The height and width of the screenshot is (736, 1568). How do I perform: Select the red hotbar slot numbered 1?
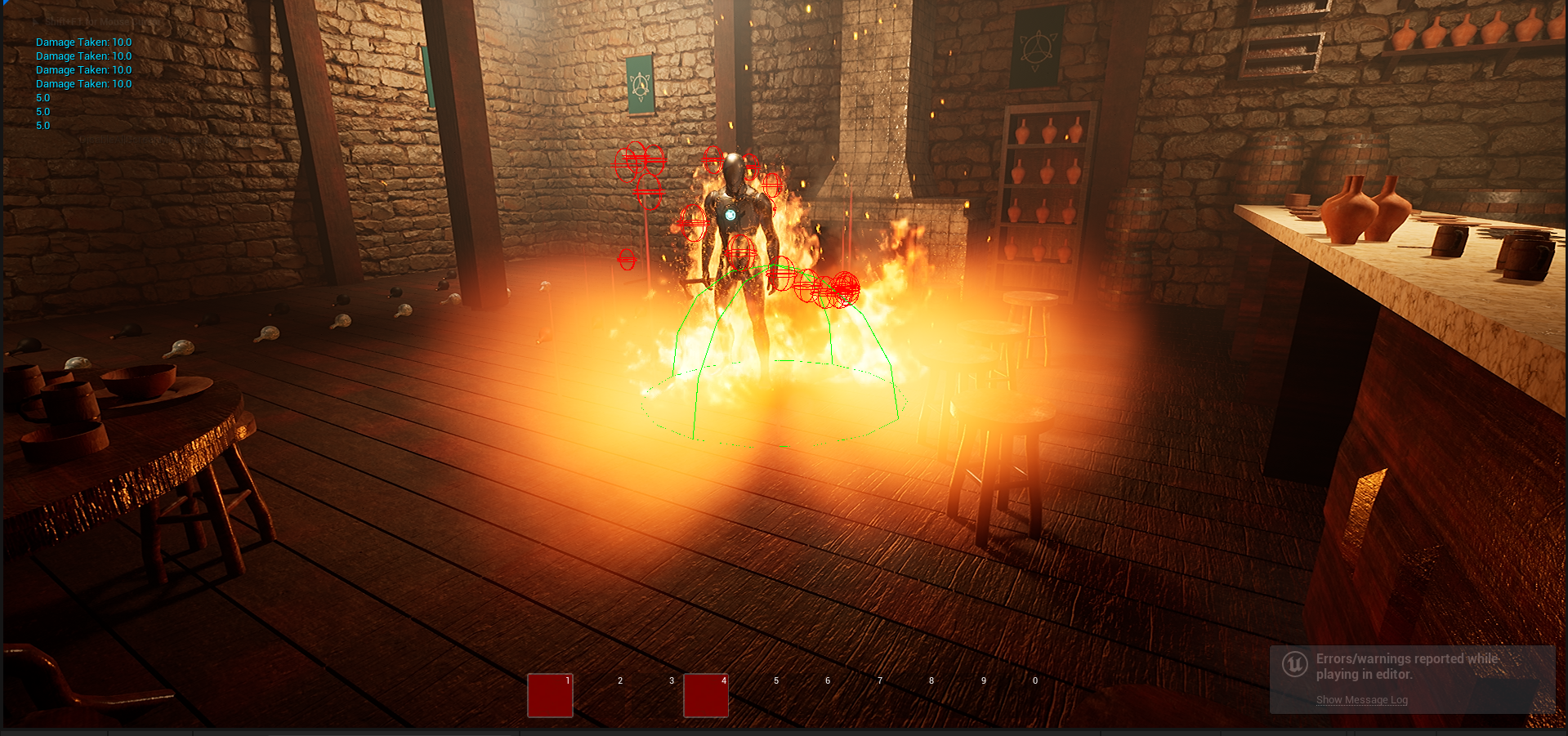[x=550, y=695]
